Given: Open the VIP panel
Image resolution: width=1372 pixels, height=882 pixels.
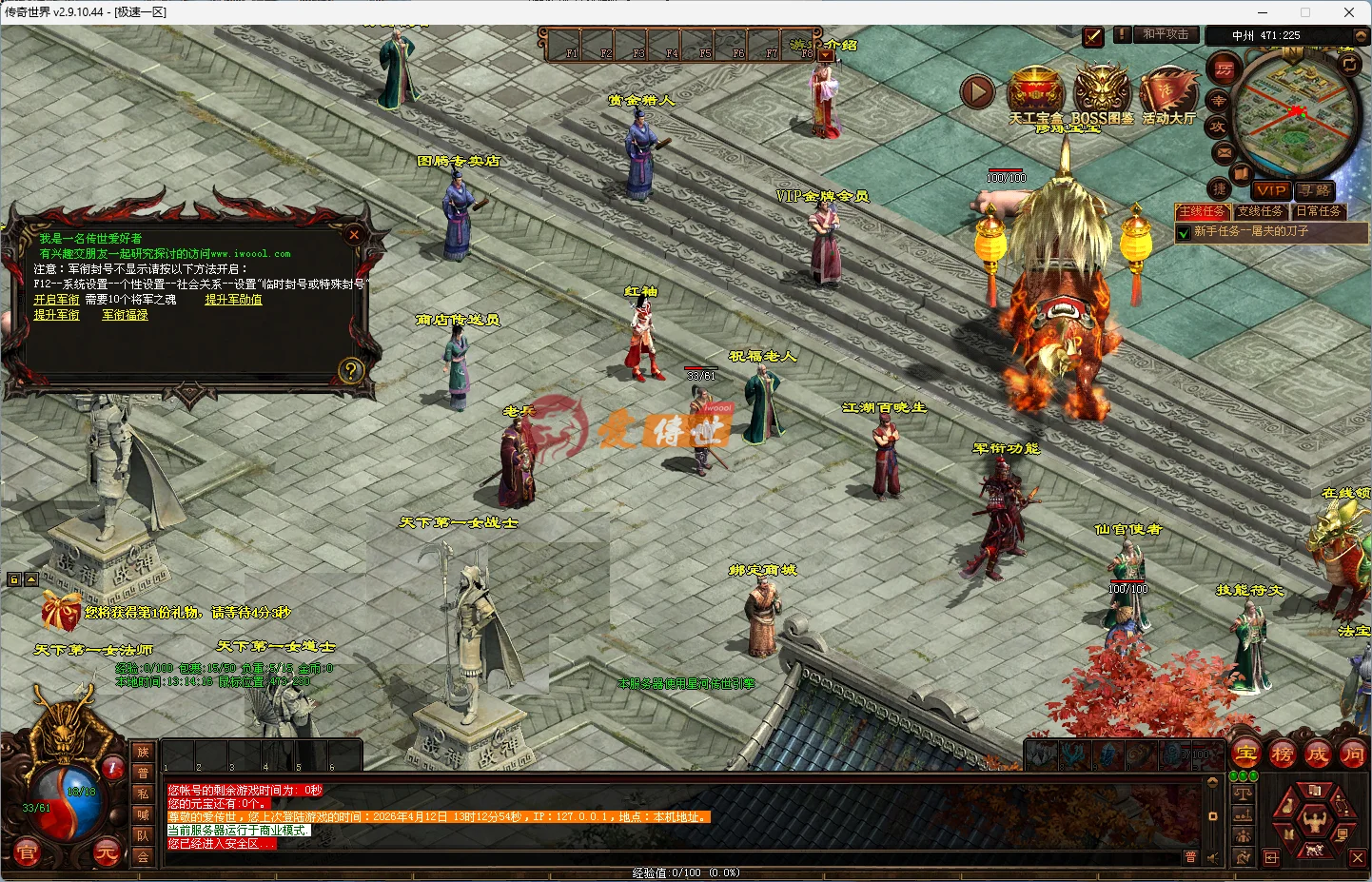Looking at the screenshot, I should click(x=1271, y=190).
